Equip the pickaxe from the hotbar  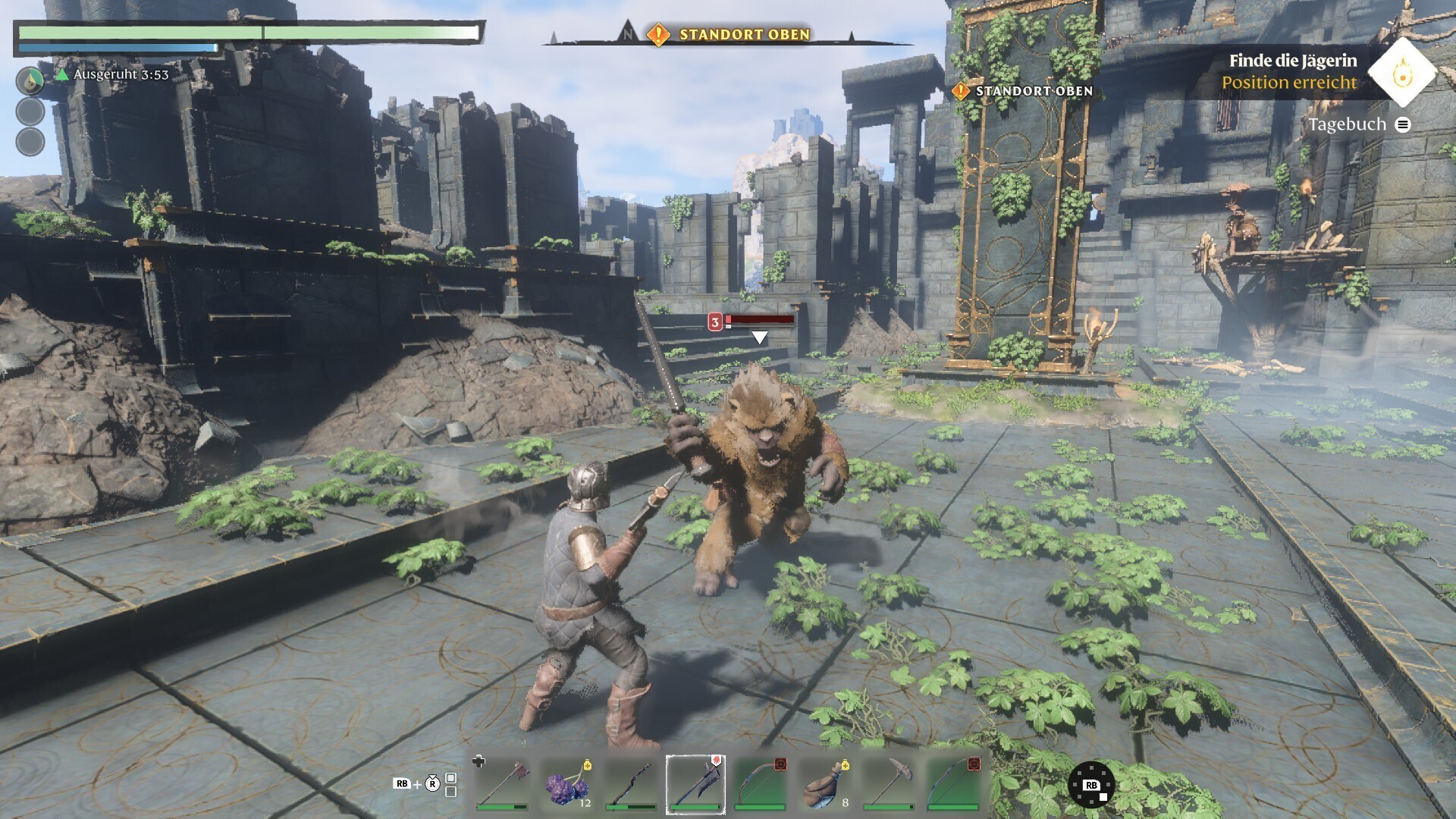888,784
